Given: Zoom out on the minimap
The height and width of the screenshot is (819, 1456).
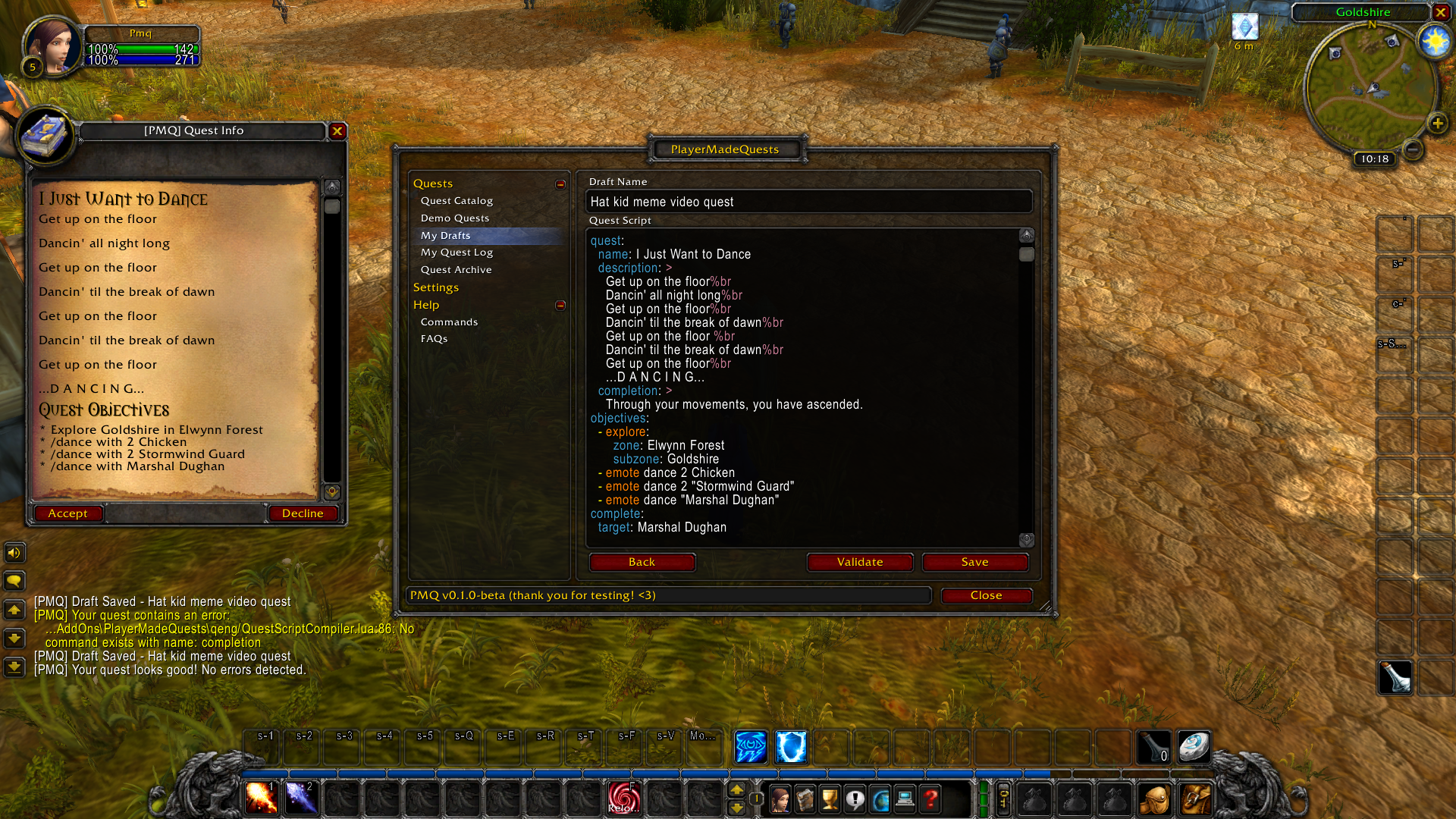Looking at the screenshot, I should [1413, 149].
